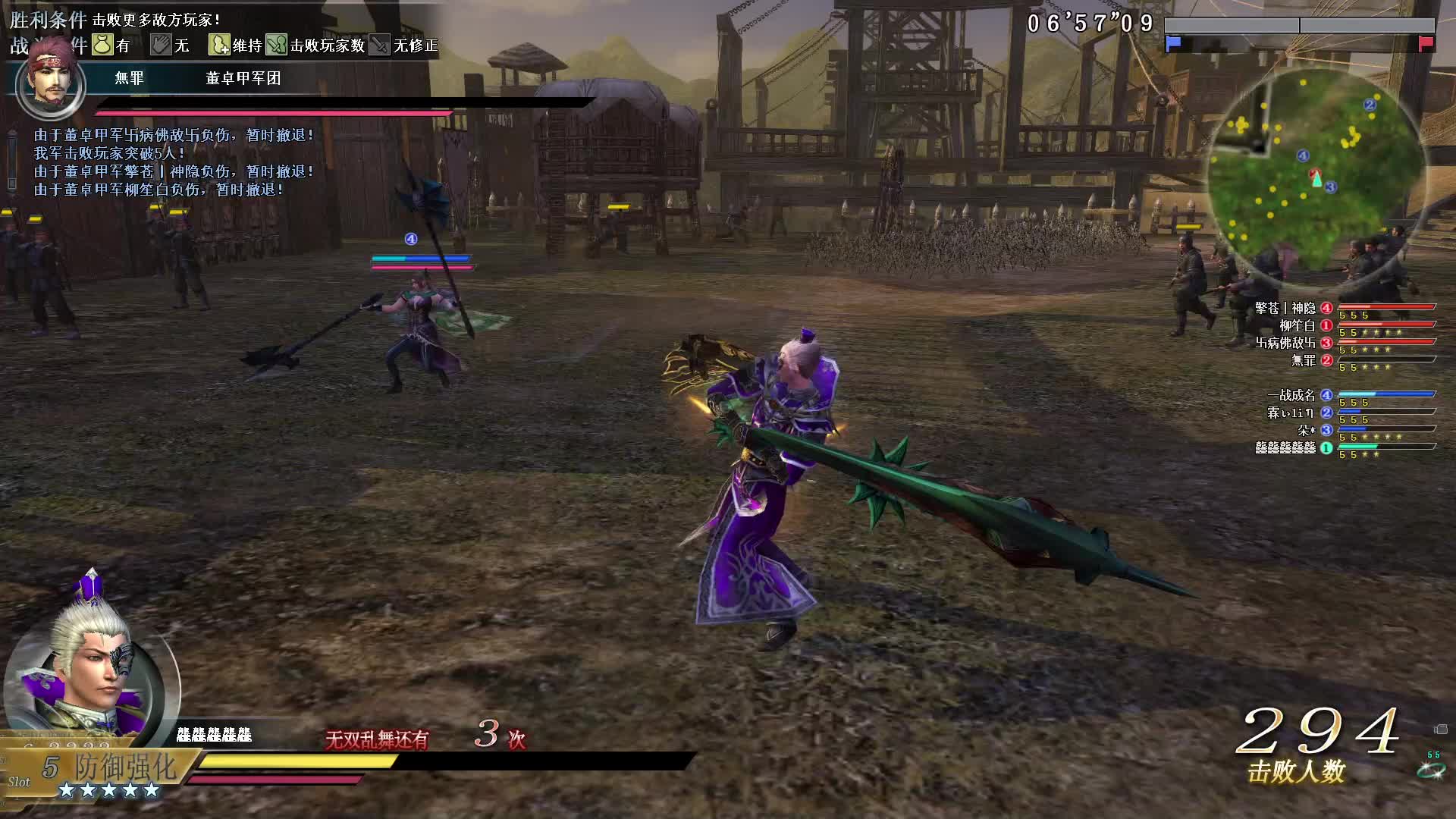Select the gourd-with-plus condition icon

point(219,45)
